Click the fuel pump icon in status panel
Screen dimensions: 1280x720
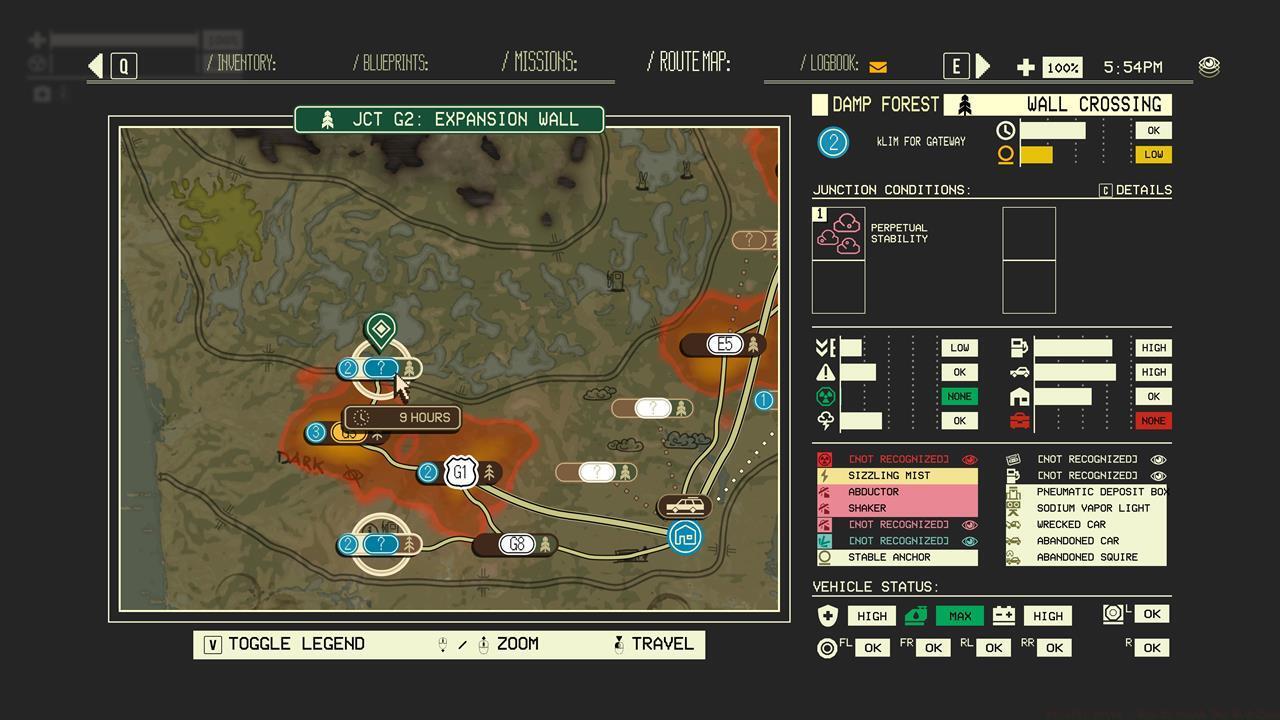click(x=1018, y=348)
